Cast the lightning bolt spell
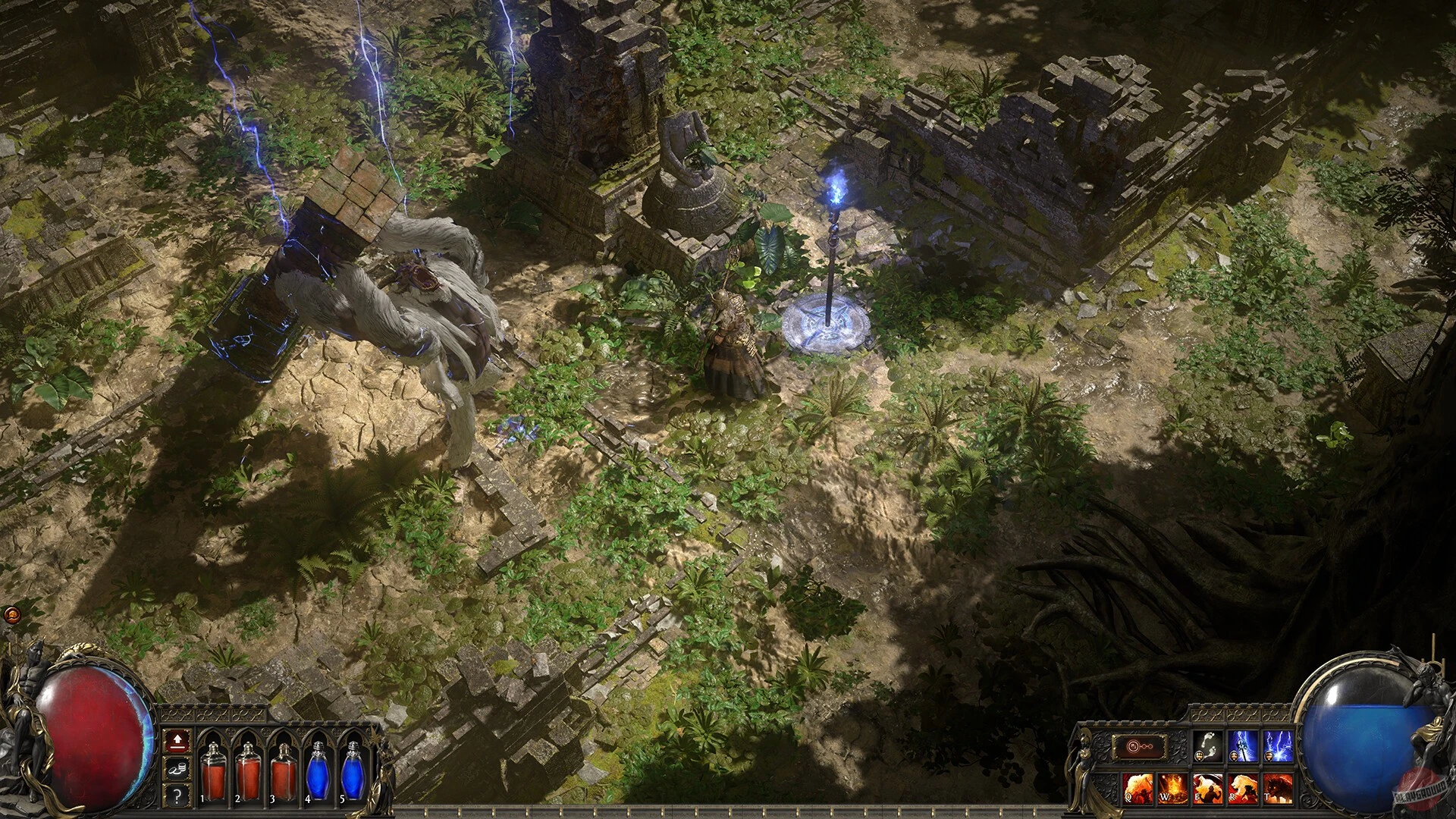The height and width of the screenshot is (819, 1456). (1279, 745)
